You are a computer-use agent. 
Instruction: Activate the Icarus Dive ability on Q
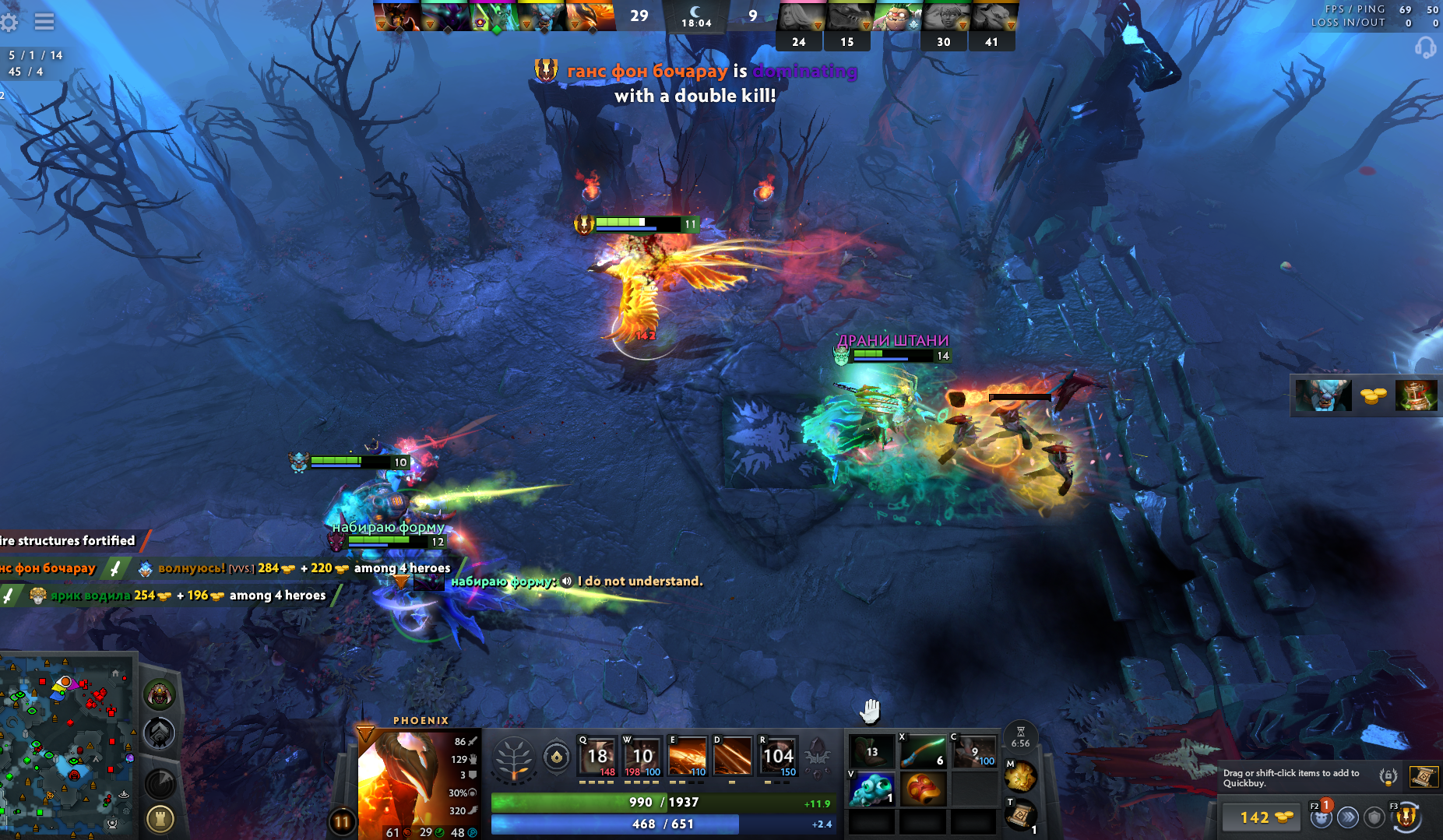597,756
